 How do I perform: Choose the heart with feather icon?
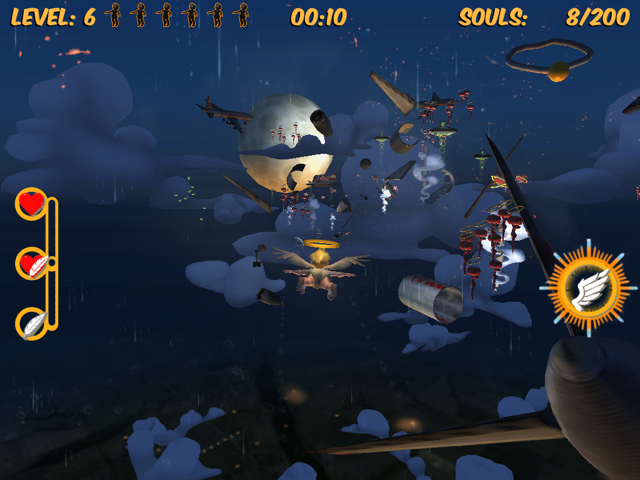(x=33, y=264)
